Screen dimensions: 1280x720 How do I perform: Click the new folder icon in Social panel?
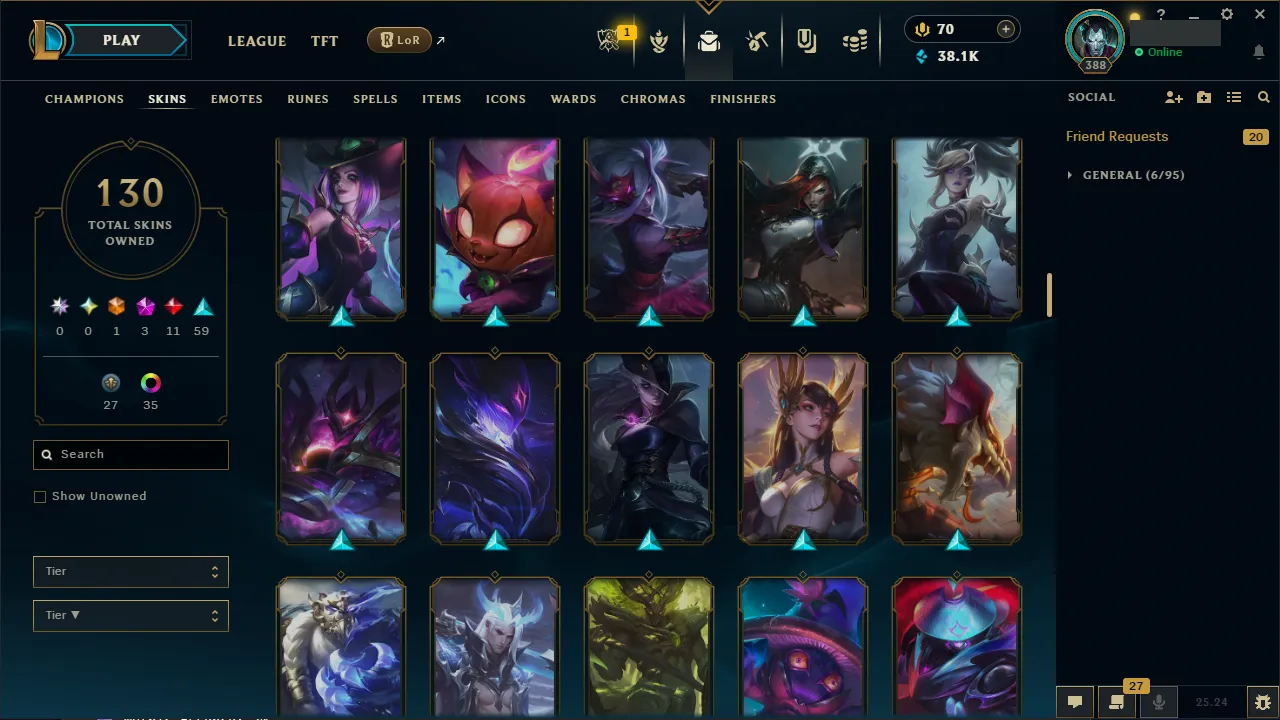point(1203,97)
